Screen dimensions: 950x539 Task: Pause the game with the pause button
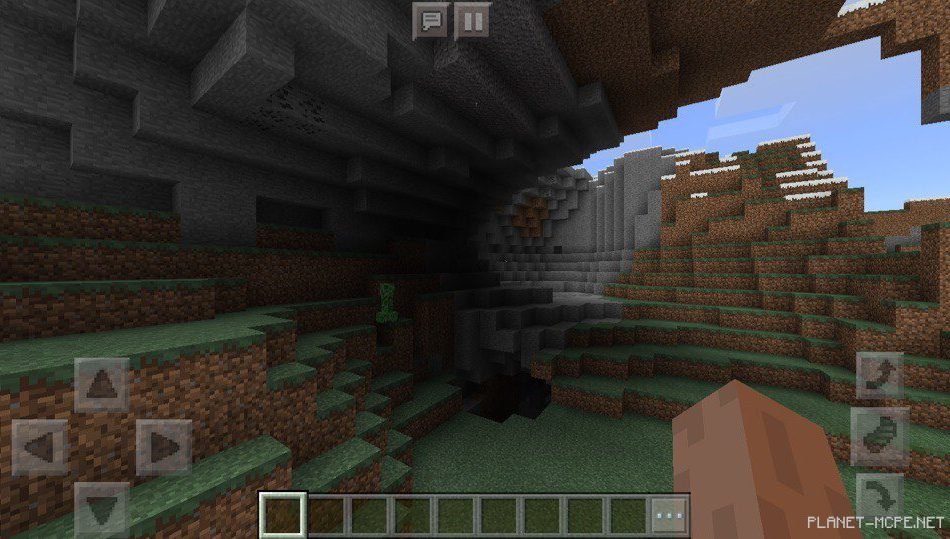click(472, 20)
